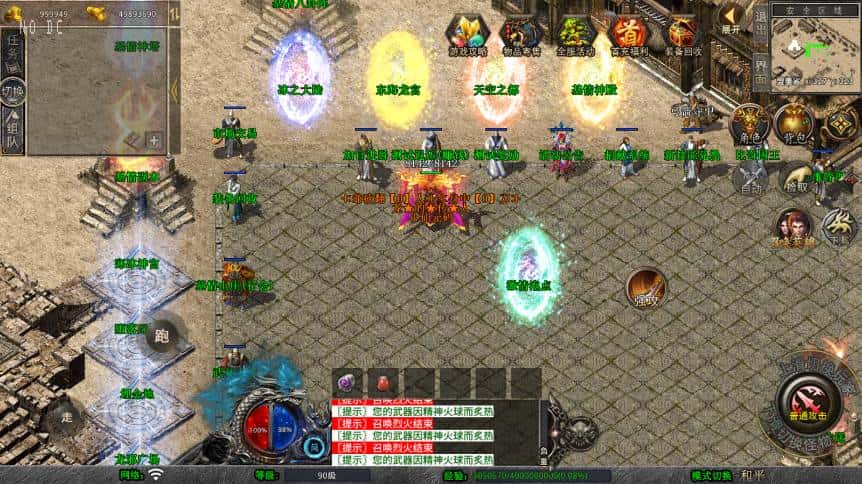Select the 任务 quest tab

pyautogui.click(x=12, y=50)
